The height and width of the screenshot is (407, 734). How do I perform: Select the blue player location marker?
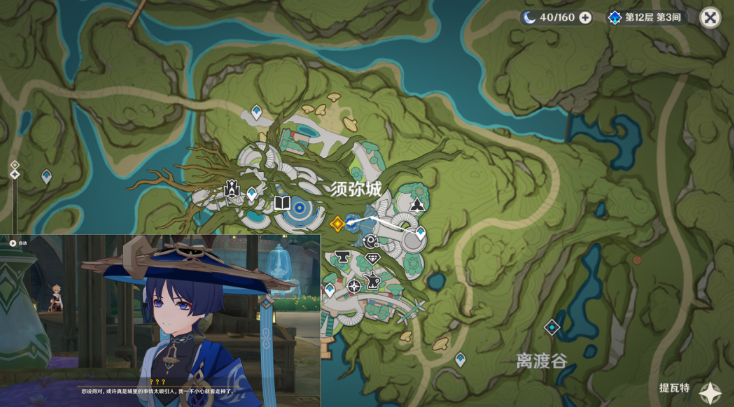click(352, 223)
